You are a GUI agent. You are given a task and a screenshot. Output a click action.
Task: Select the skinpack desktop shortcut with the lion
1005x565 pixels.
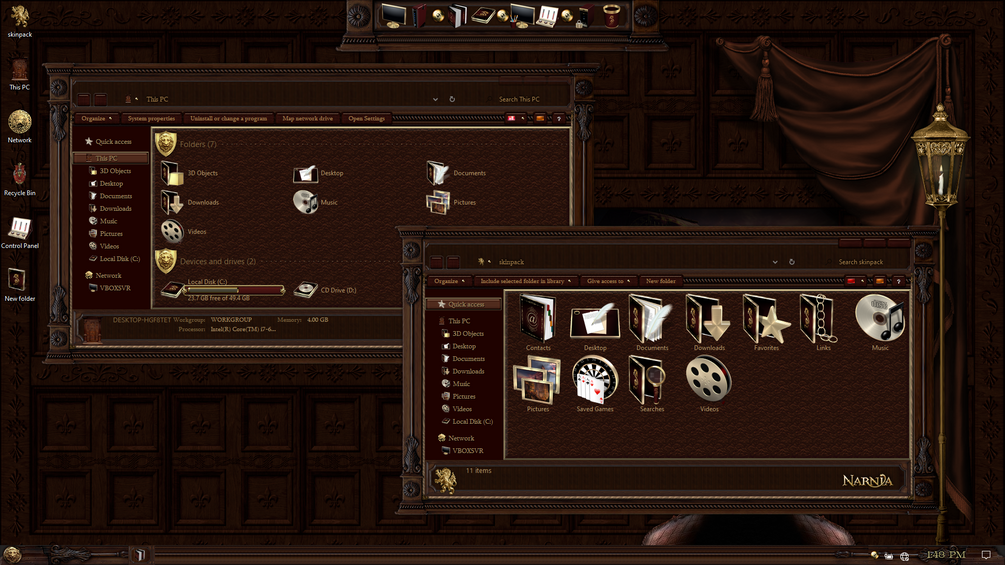click(x=20, y=18)
